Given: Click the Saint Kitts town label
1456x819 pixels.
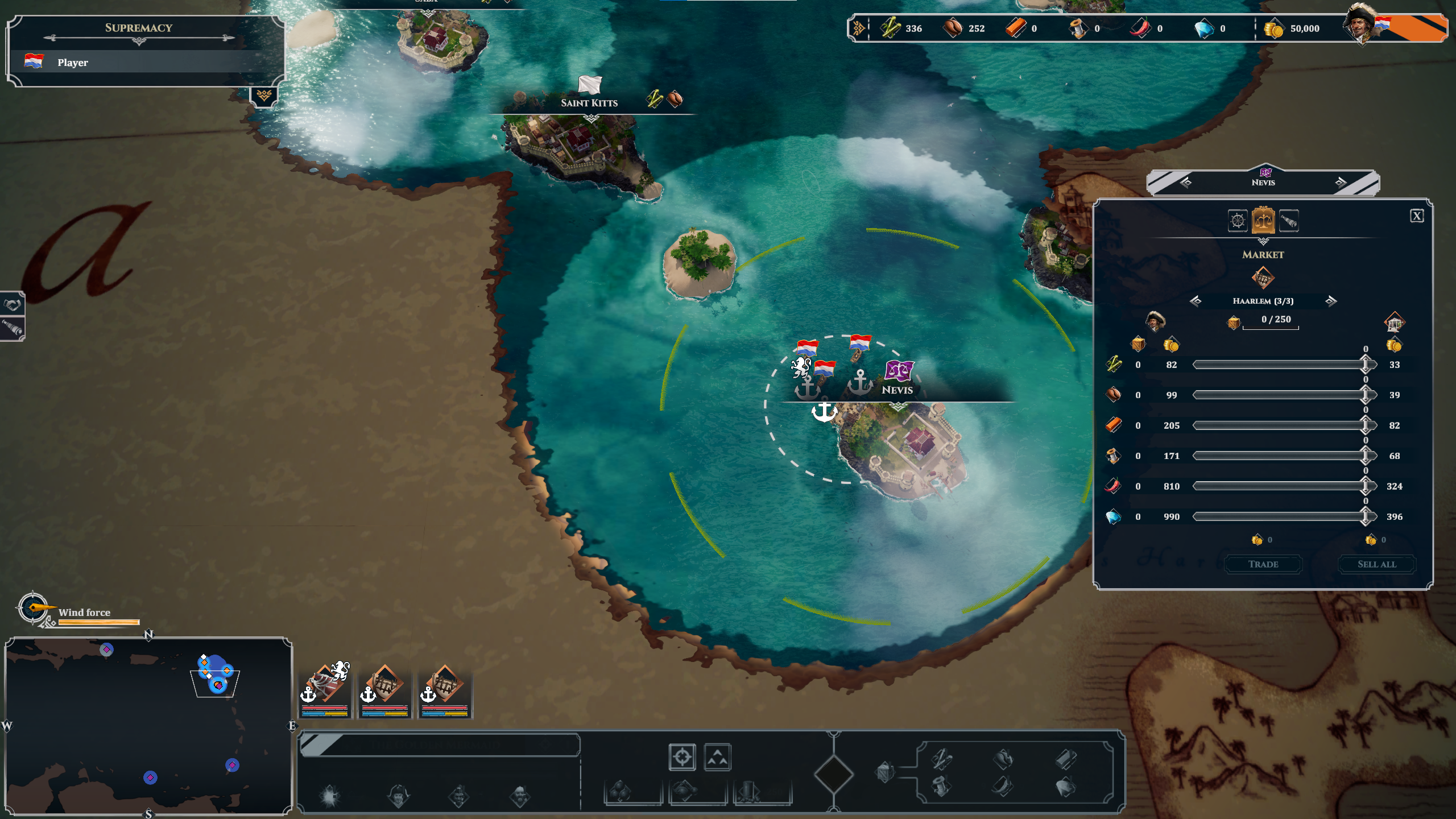Looking at the screenshot, I should 589,103.
